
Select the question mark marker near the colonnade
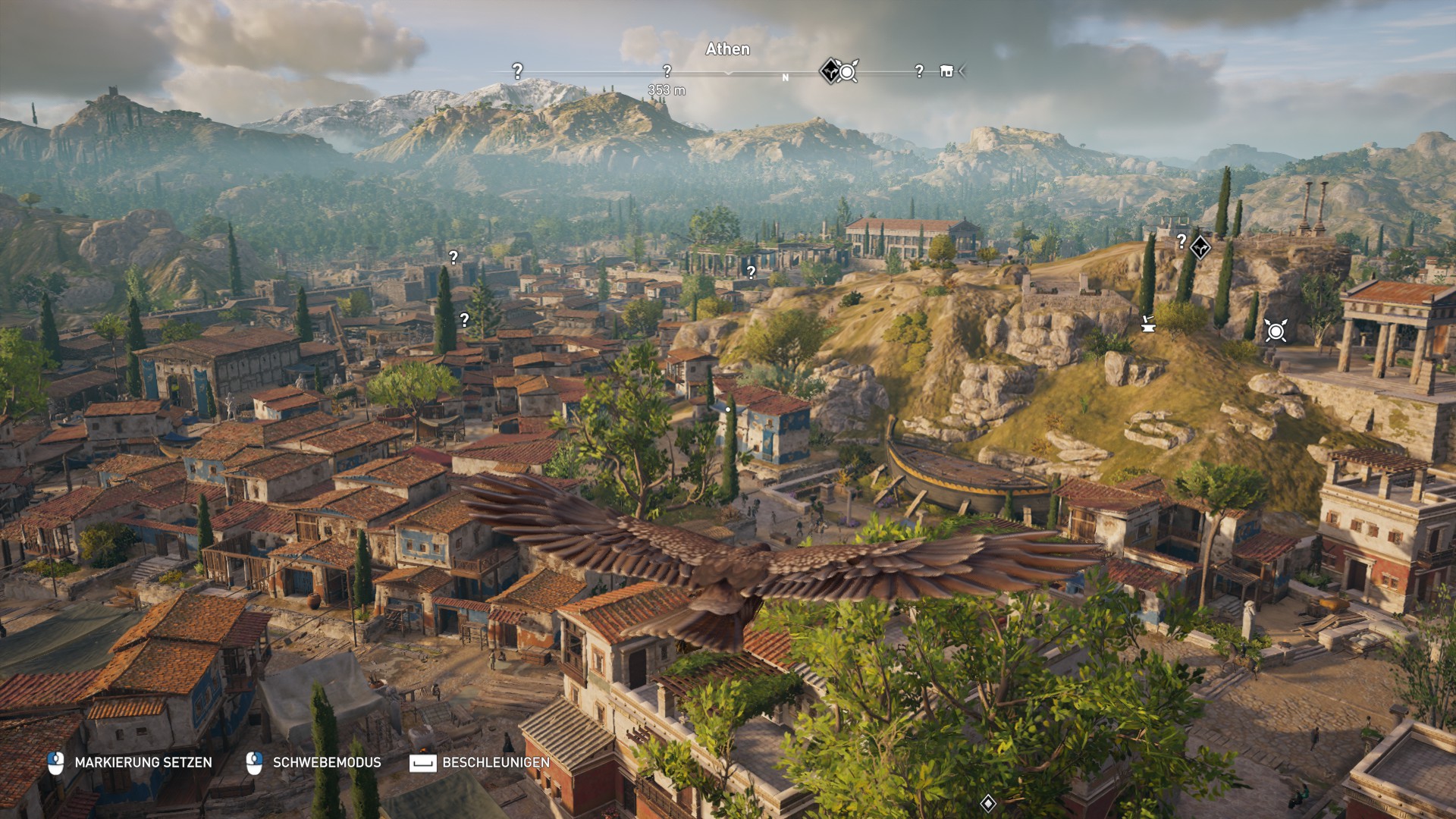pyautogui.click(x=751, y=270)
